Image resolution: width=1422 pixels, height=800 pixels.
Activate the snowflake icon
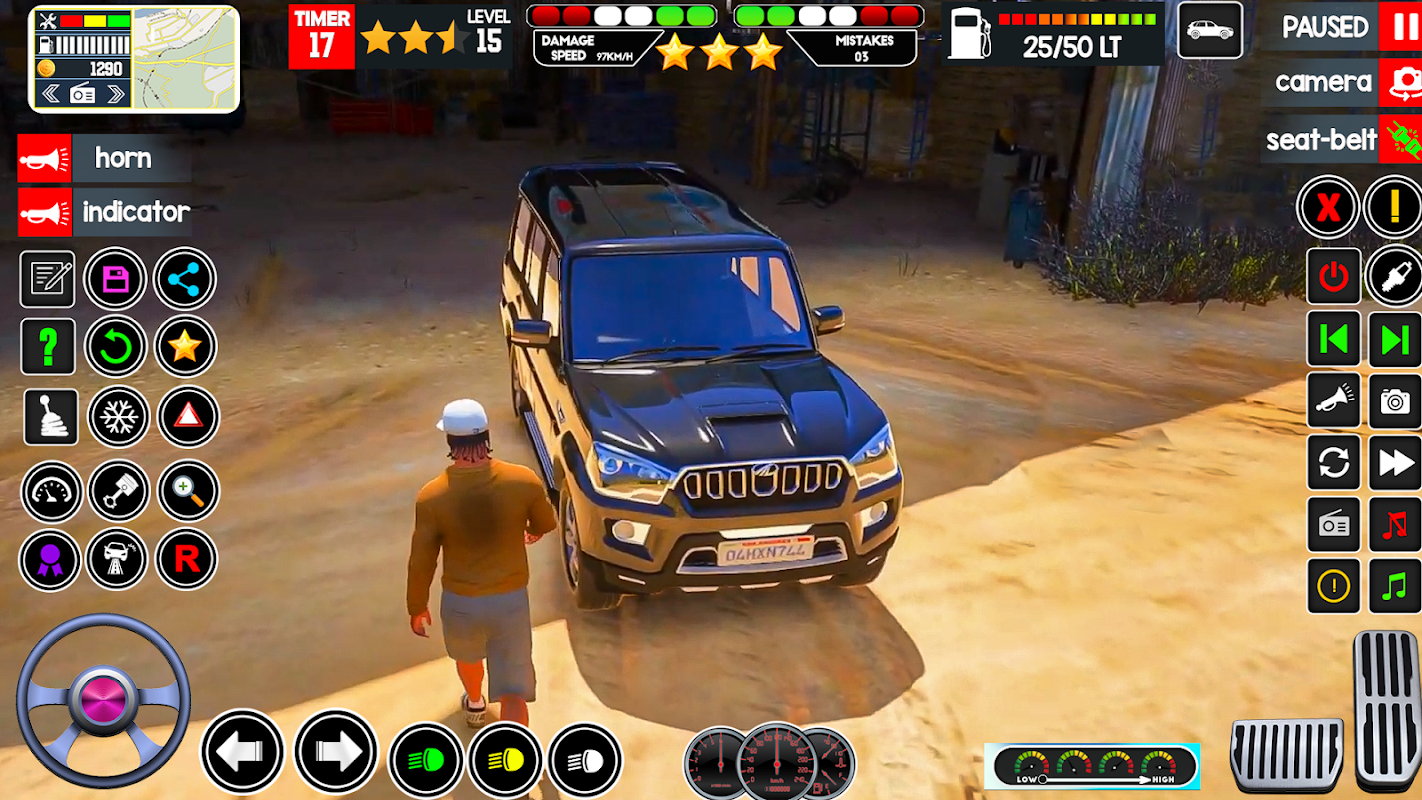[118, 416]
